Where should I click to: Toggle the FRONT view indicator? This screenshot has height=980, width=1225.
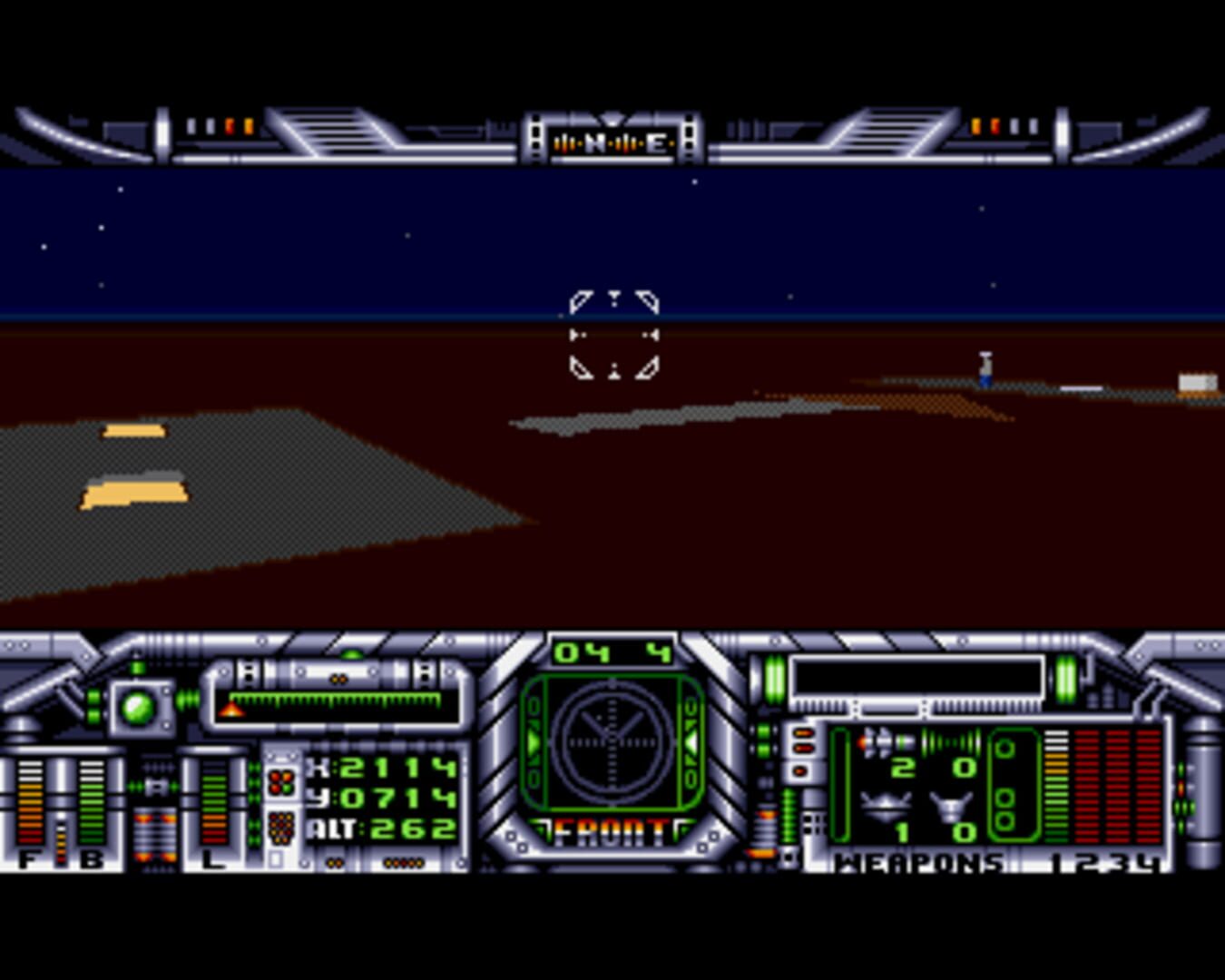pos(612,831)
